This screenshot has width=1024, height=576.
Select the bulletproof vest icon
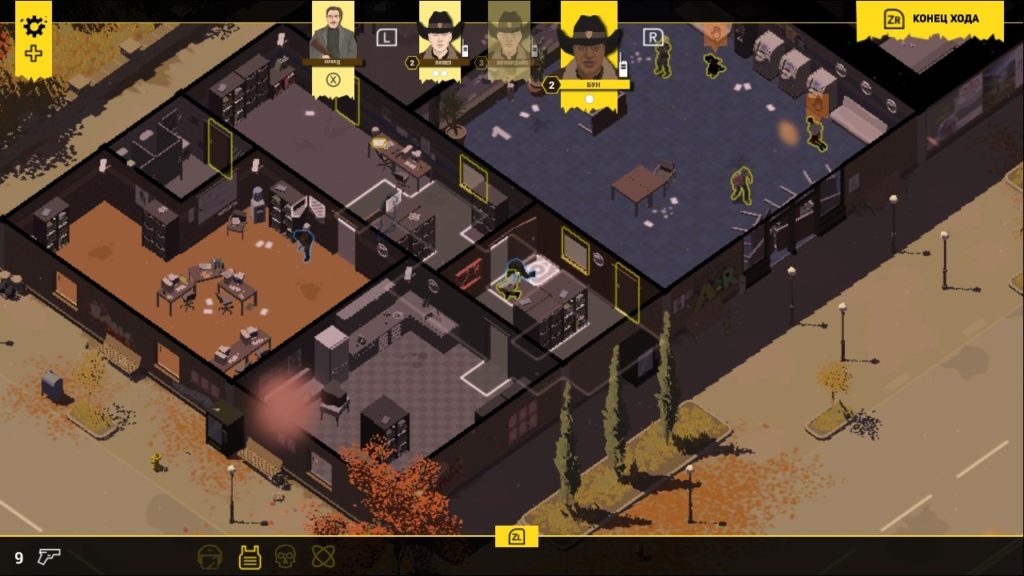[249, 557]
